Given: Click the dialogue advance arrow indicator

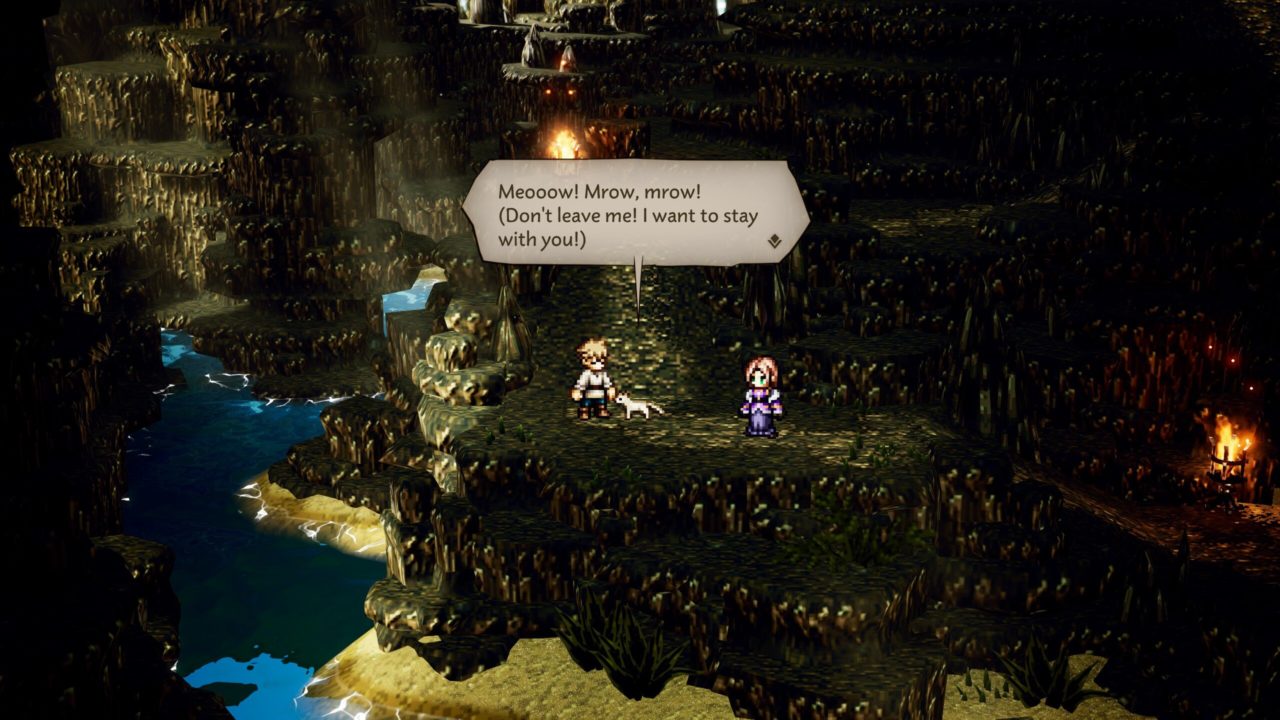Looking at the screenshot, I should click(774, 241).
